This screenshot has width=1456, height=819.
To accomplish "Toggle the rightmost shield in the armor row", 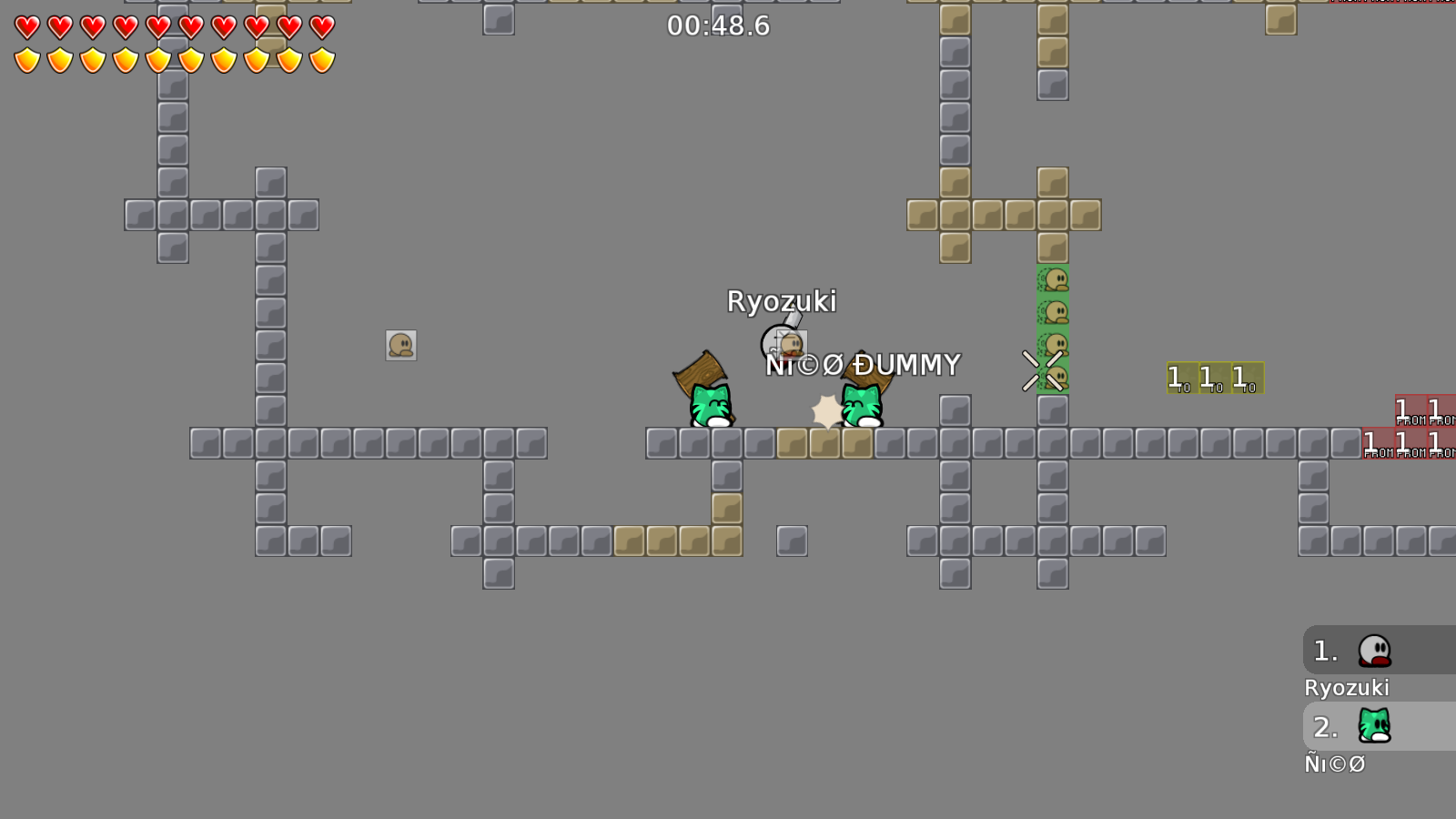I will tap(320, 59).
